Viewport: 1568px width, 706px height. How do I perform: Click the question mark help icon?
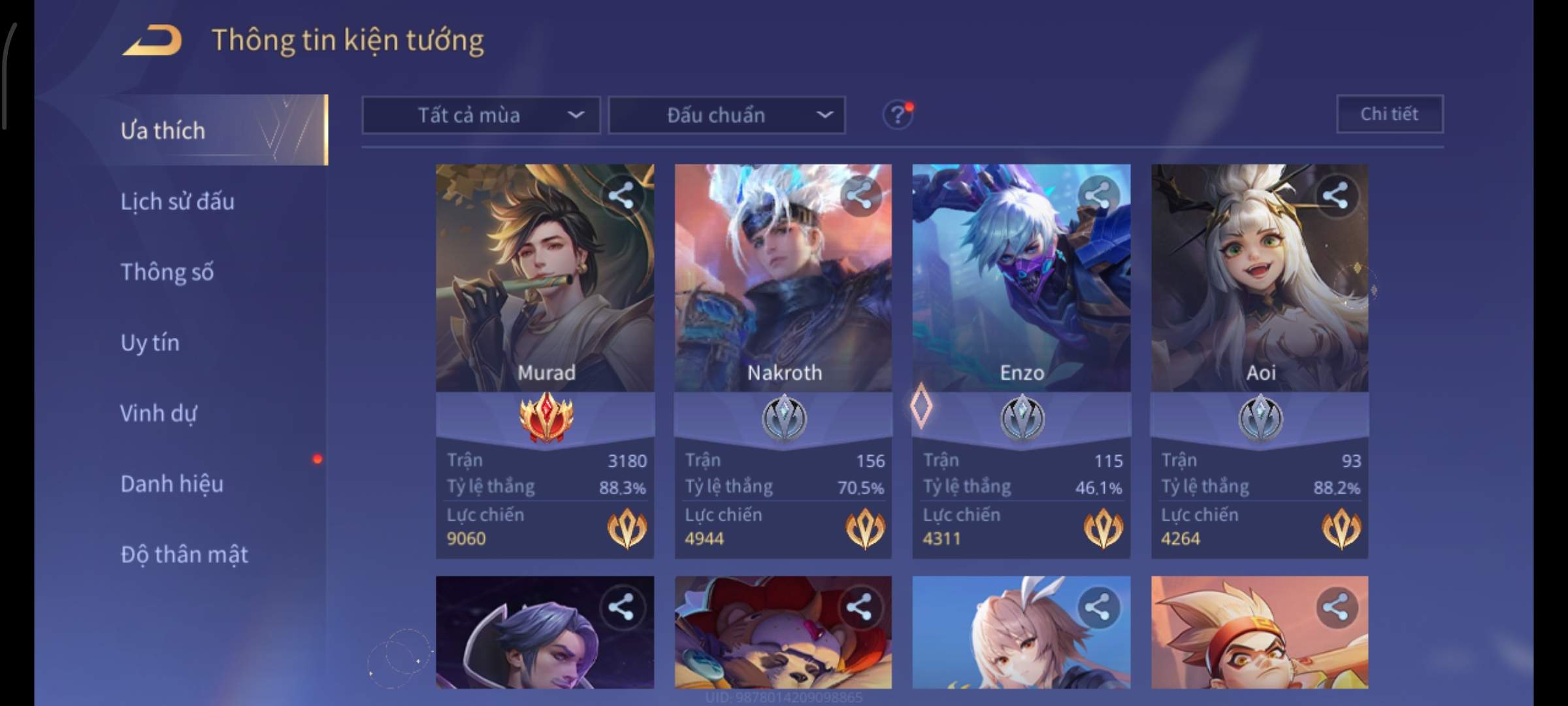(x=897, y=116)
